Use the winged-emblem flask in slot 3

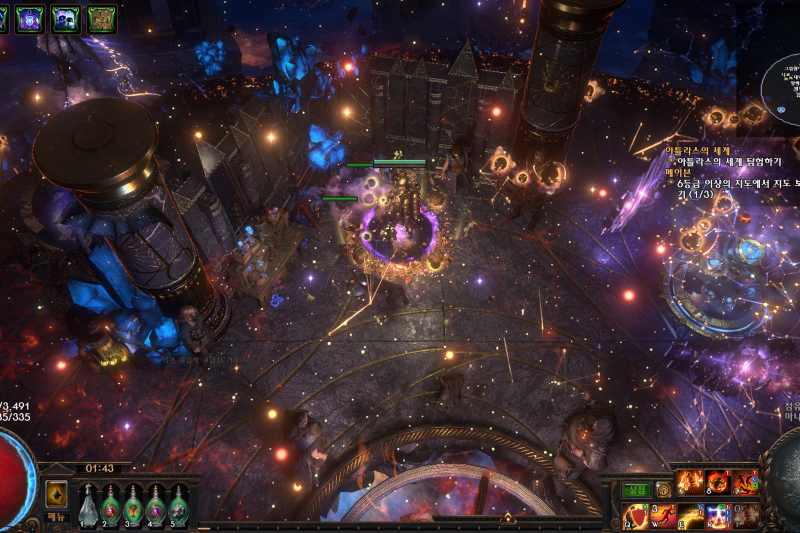point(134,505)
